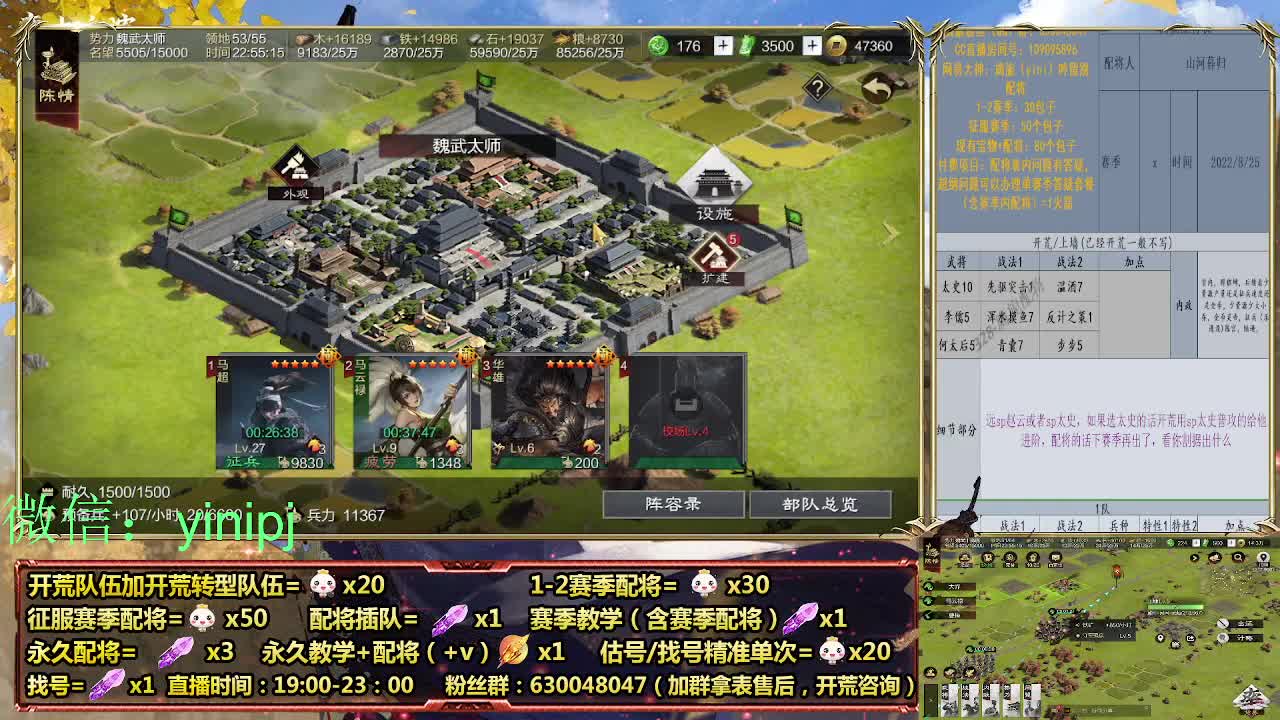
Task: Click the gold coin currency icon
Action: coord(838,46)
